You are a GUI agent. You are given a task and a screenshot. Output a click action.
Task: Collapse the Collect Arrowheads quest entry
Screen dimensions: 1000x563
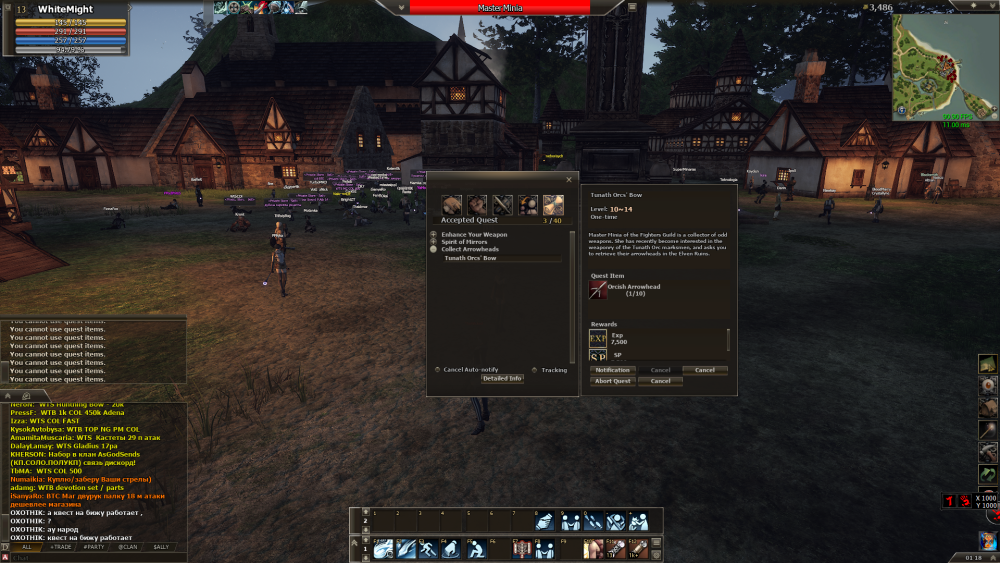click(433, 248)
